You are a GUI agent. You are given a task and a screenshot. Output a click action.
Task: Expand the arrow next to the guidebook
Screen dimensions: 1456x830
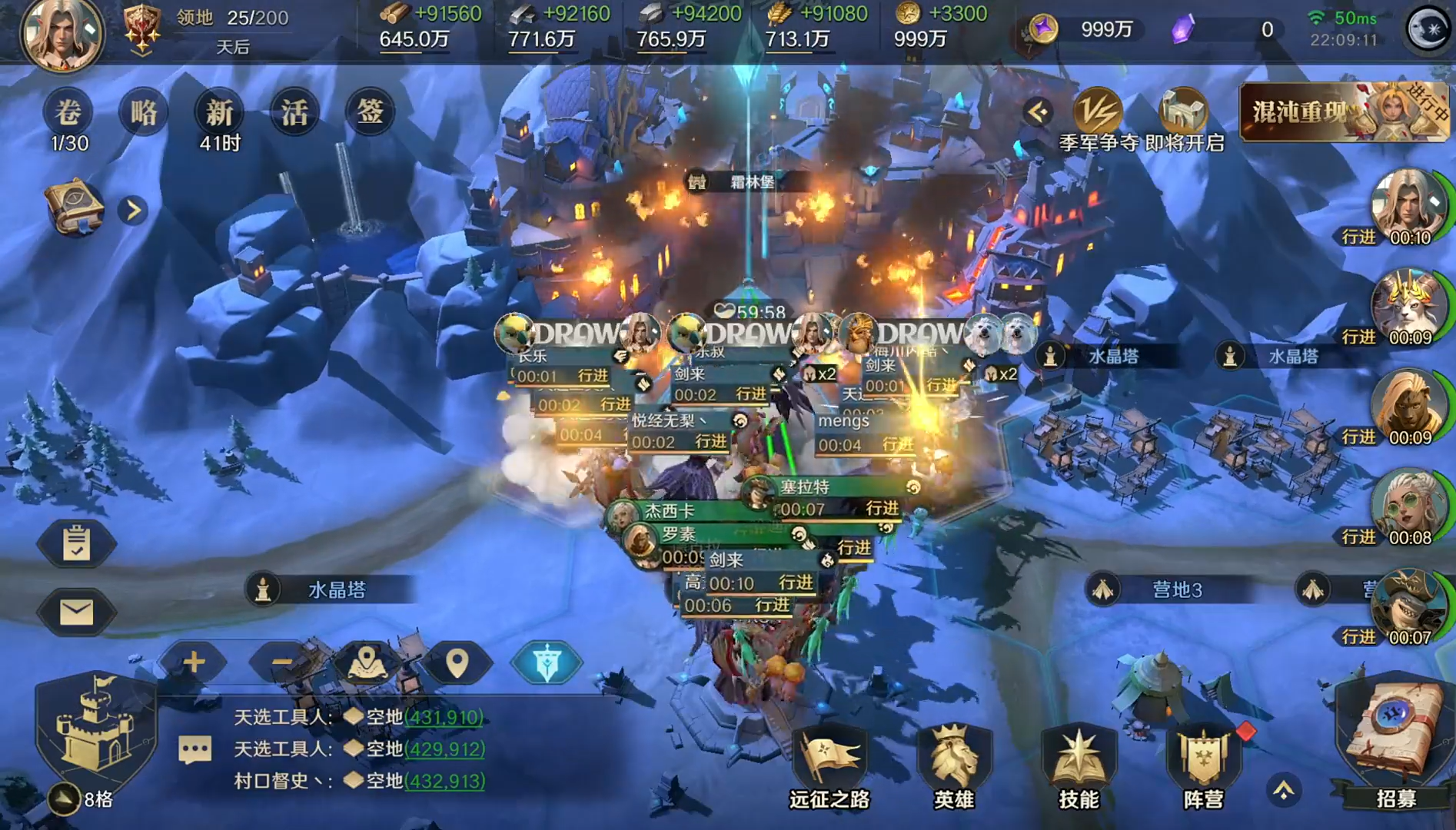pyautogui.click(x=133, y=210)
